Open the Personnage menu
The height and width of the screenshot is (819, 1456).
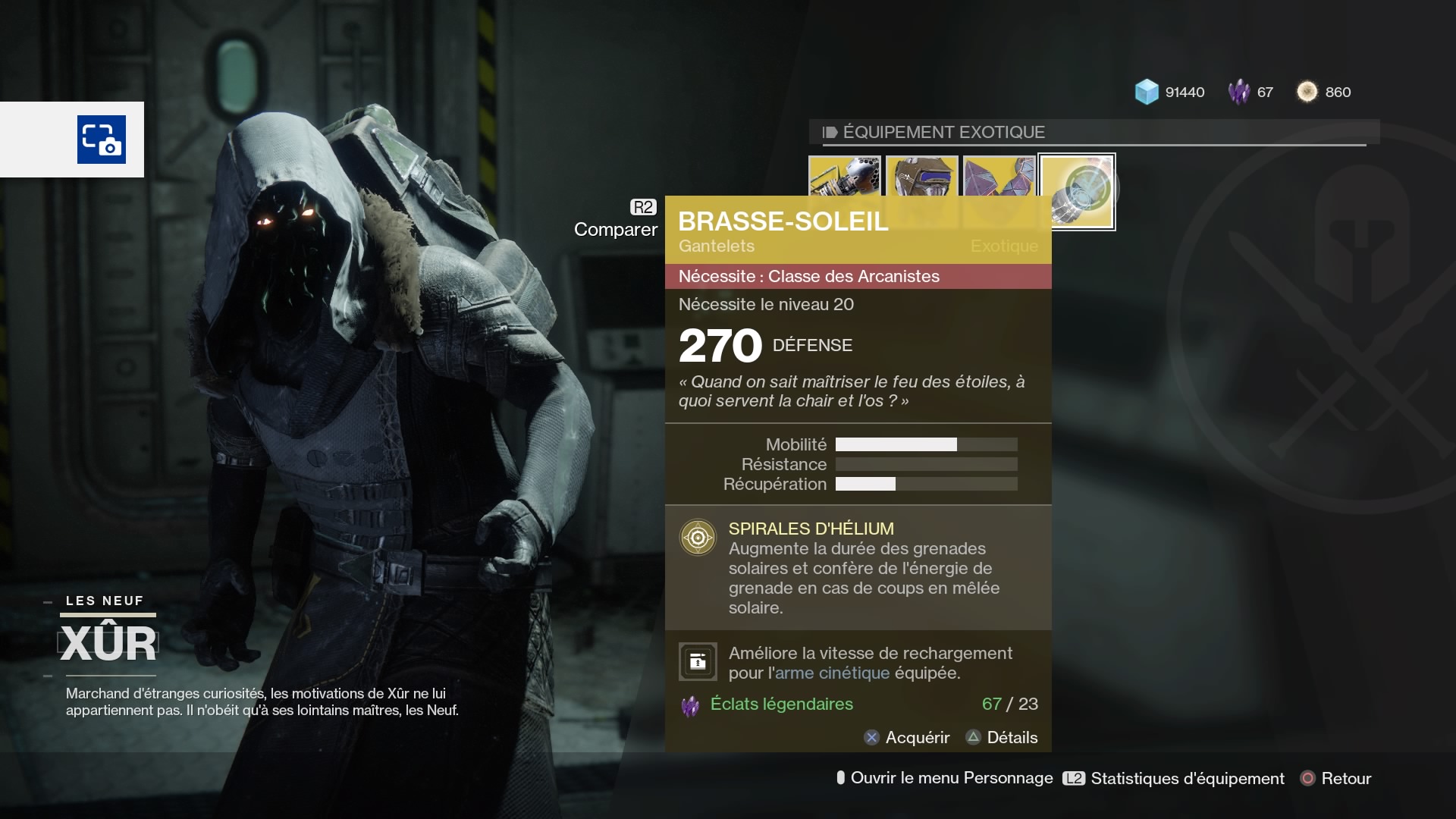(x=944, y=778)
